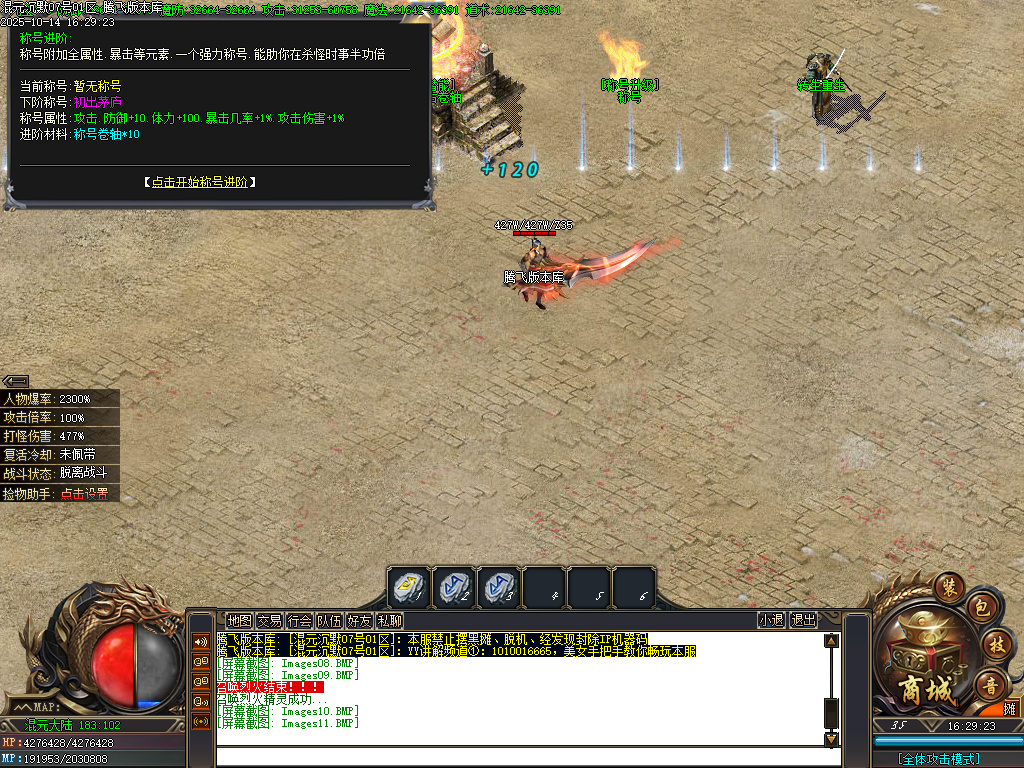The width and height of the screenshot is (1024, 768).
Task: Open the 摊 stall button
Action: click(1010, 709)
